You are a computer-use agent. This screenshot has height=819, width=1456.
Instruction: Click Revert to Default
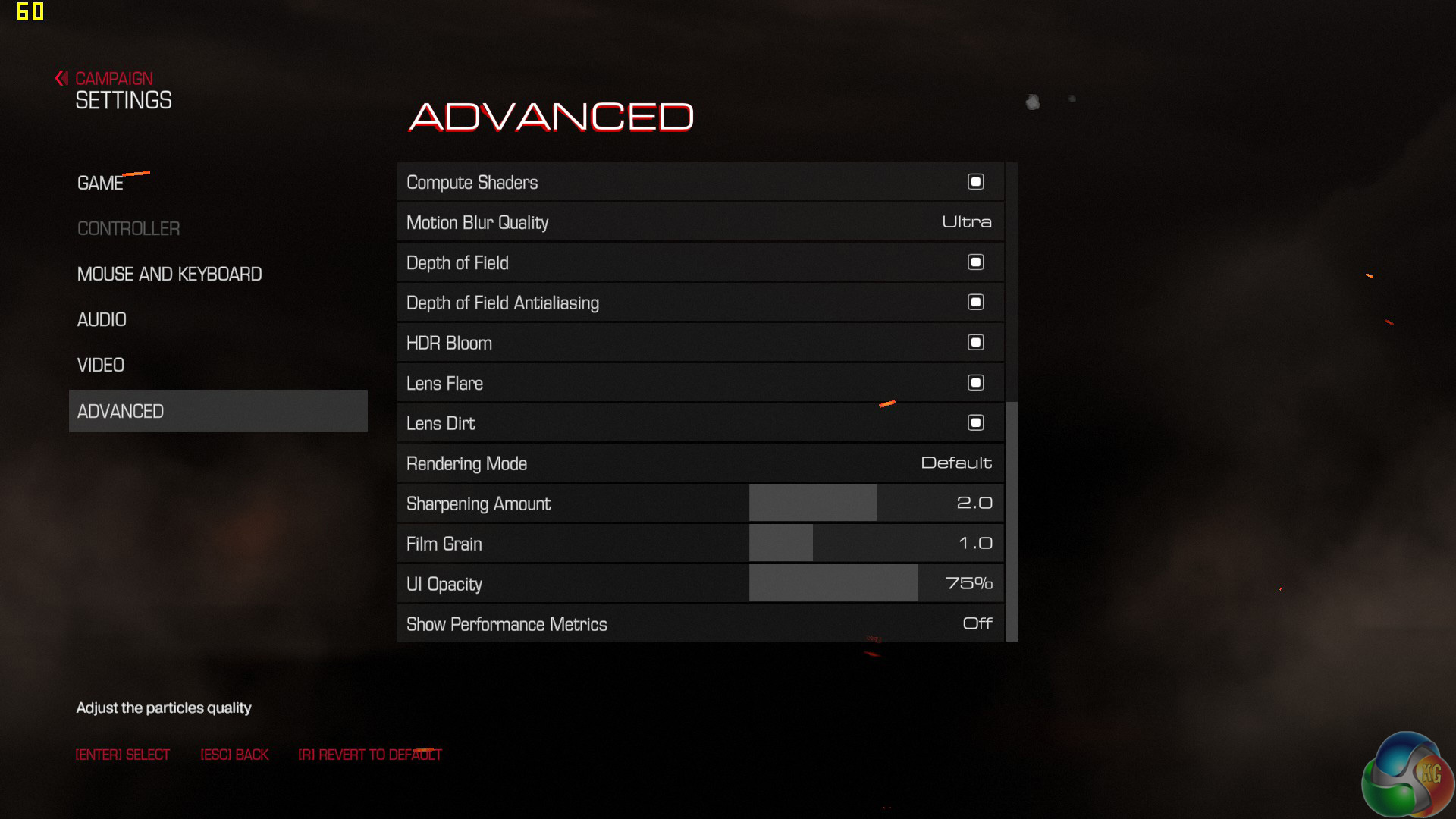(370, 755)
